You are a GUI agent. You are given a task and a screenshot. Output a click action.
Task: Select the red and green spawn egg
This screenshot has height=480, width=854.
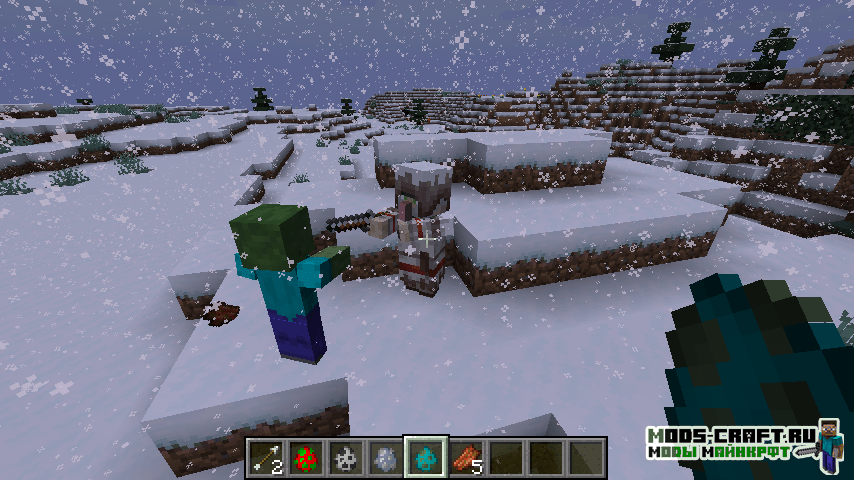click(x=305, y=457)
